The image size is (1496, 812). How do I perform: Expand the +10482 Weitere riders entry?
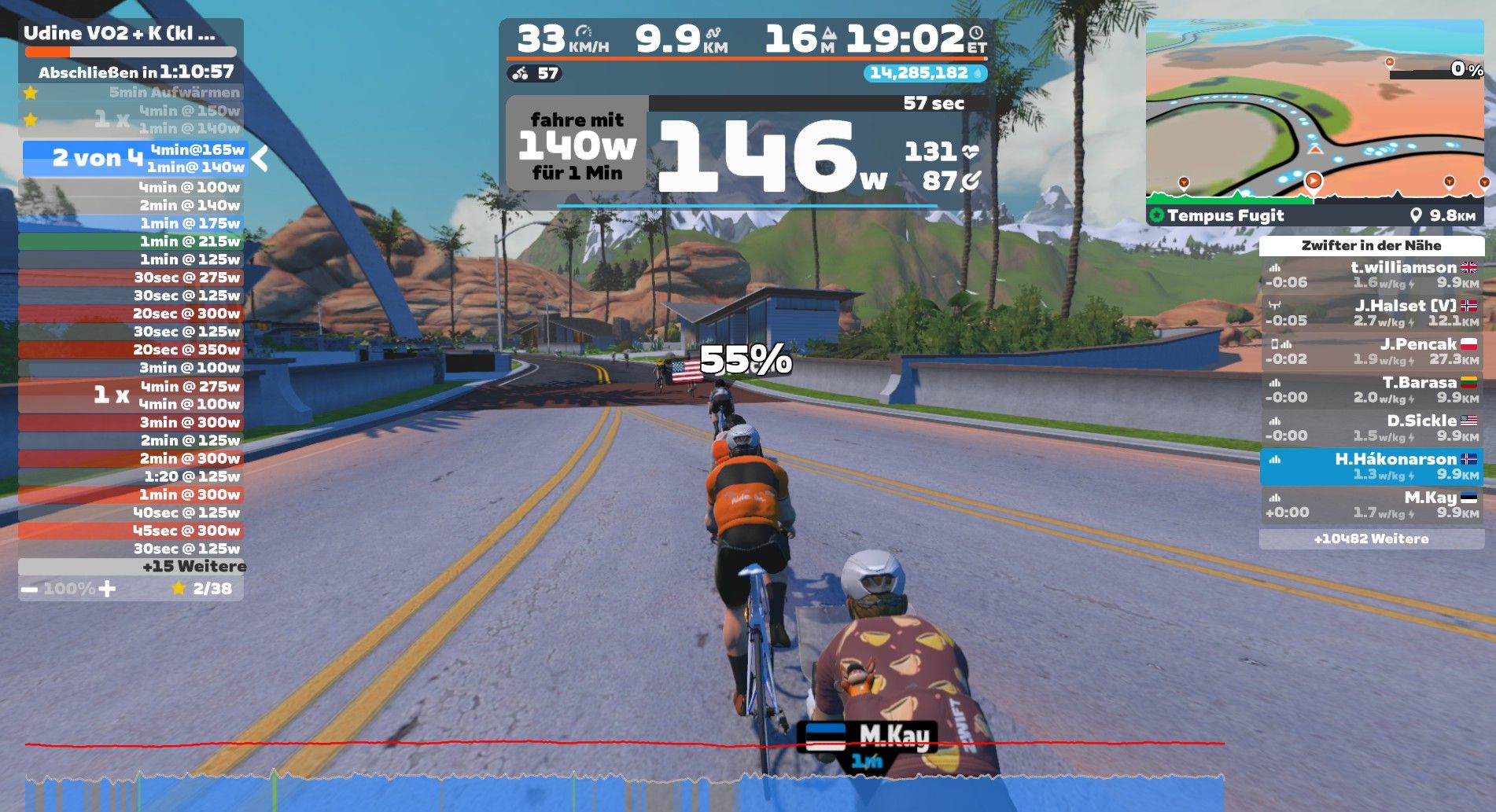pos(1372,539)
